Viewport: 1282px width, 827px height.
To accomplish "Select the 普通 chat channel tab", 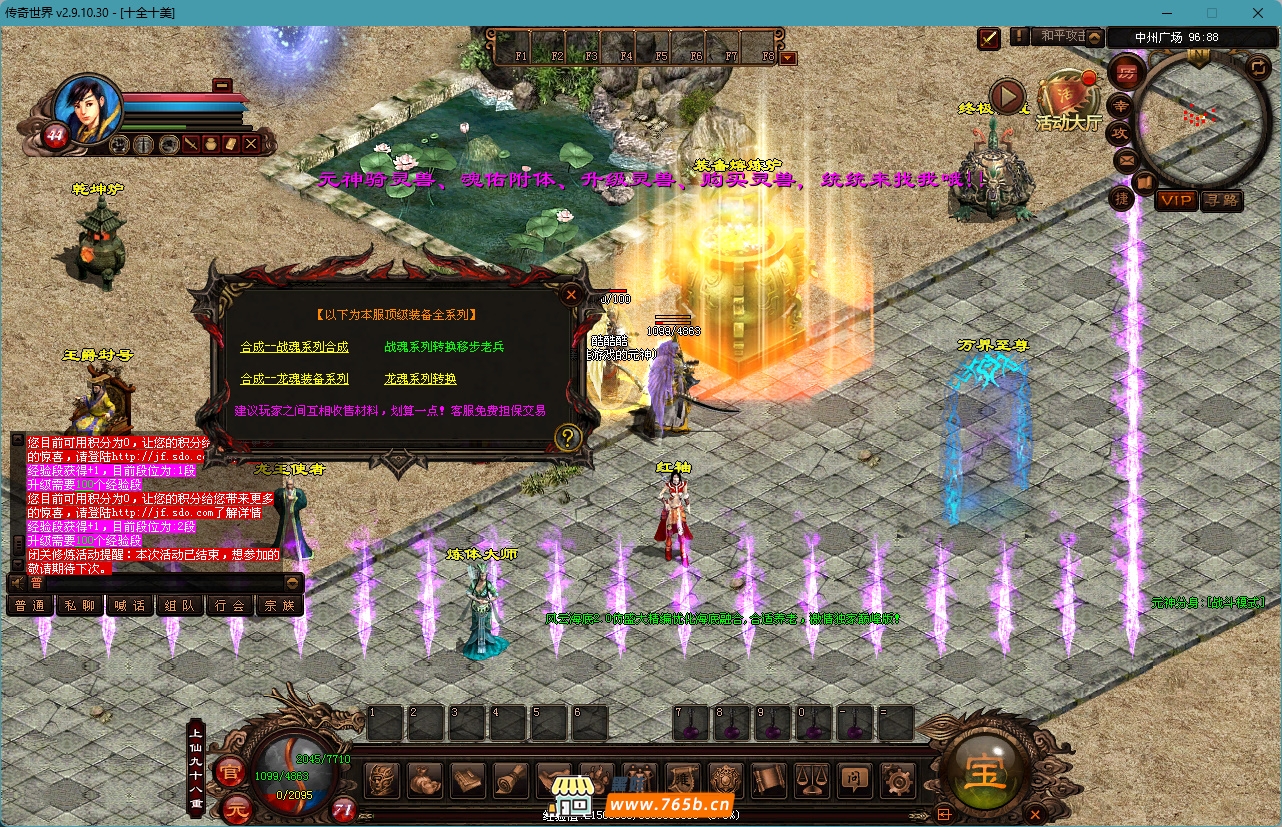I will click(30, 605).
